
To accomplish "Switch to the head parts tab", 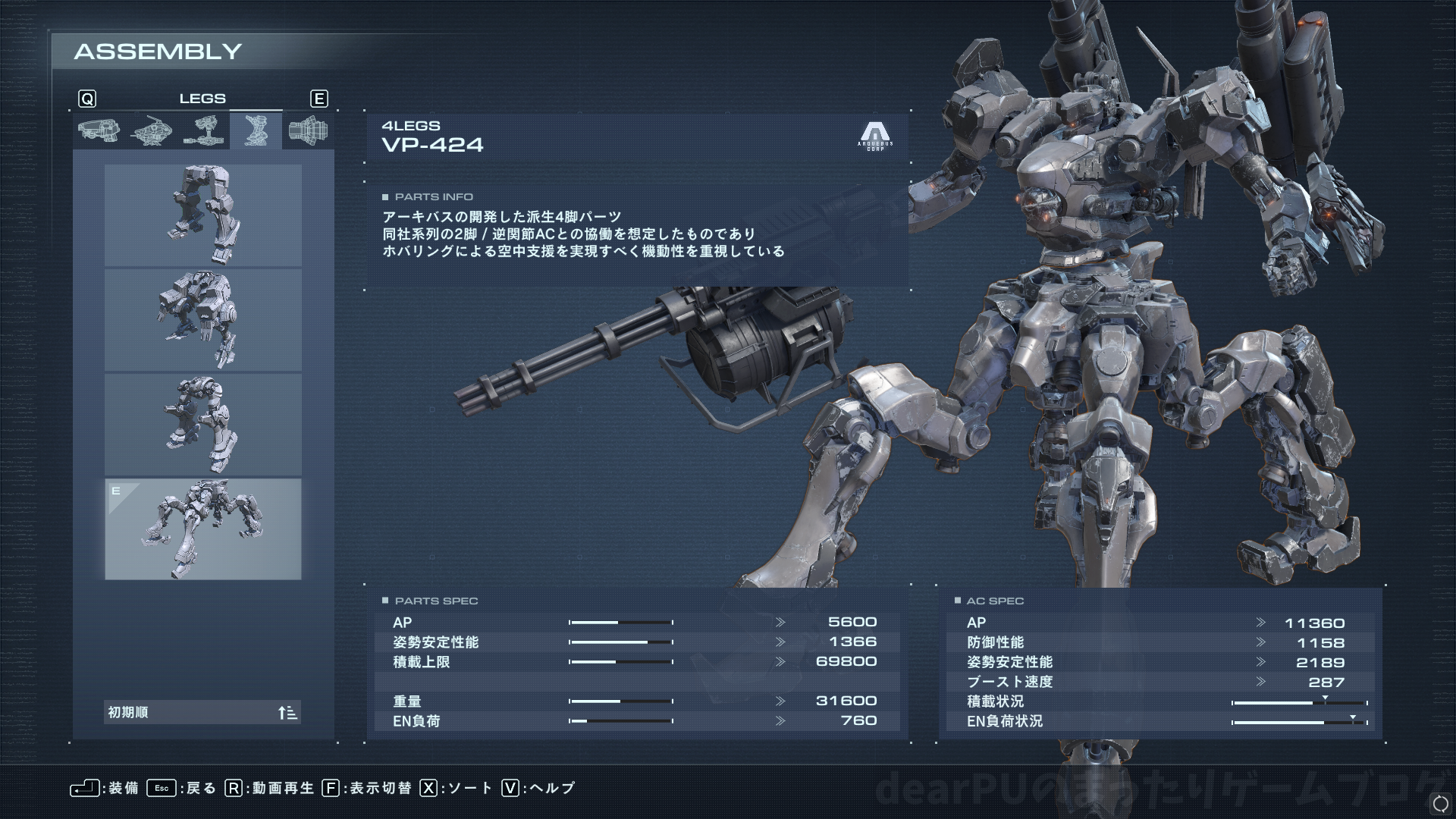I will [99, 130].
